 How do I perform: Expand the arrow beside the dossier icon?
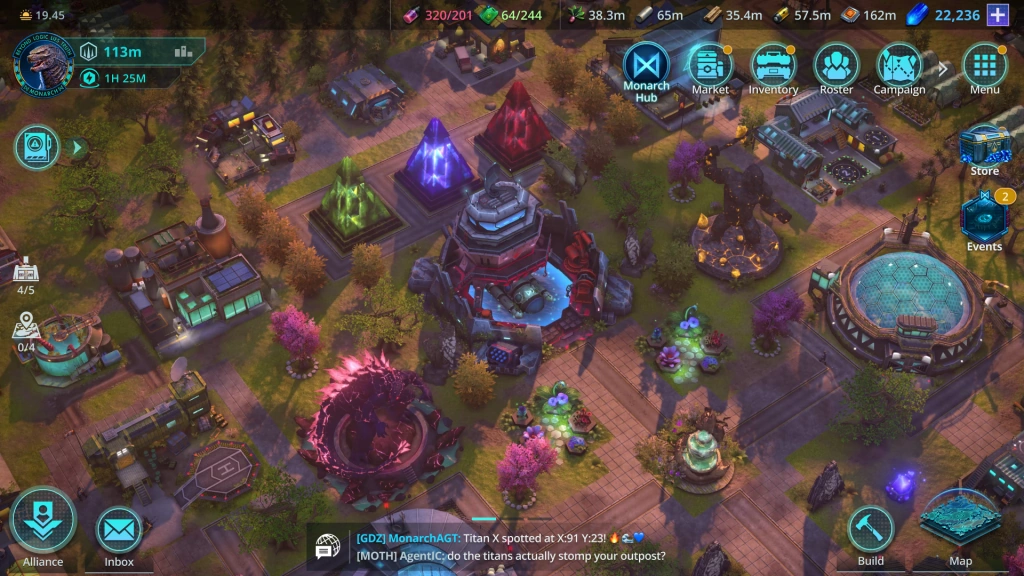point(76,148)
